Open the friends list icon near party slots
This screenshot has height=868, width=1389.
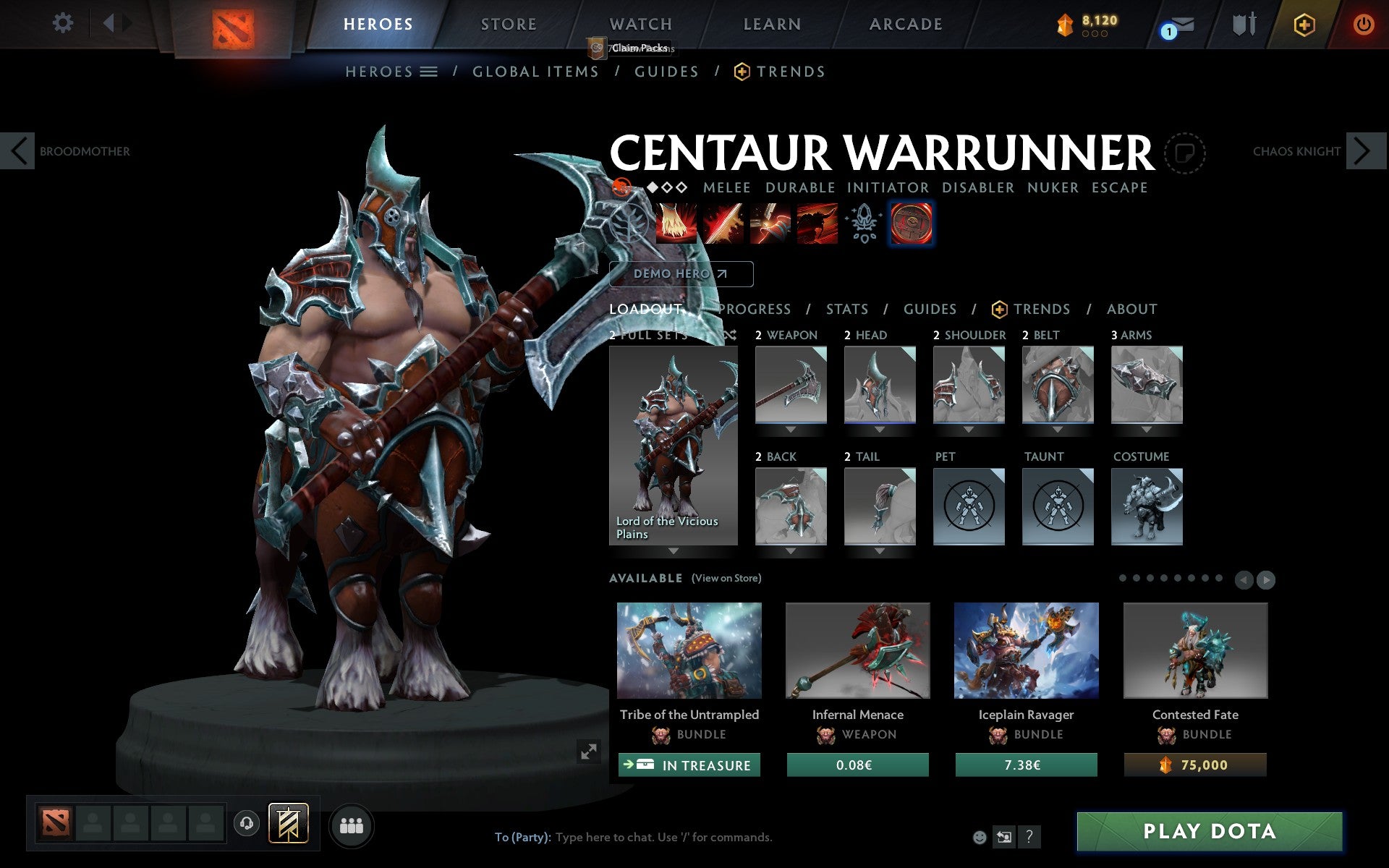(352, 824)
